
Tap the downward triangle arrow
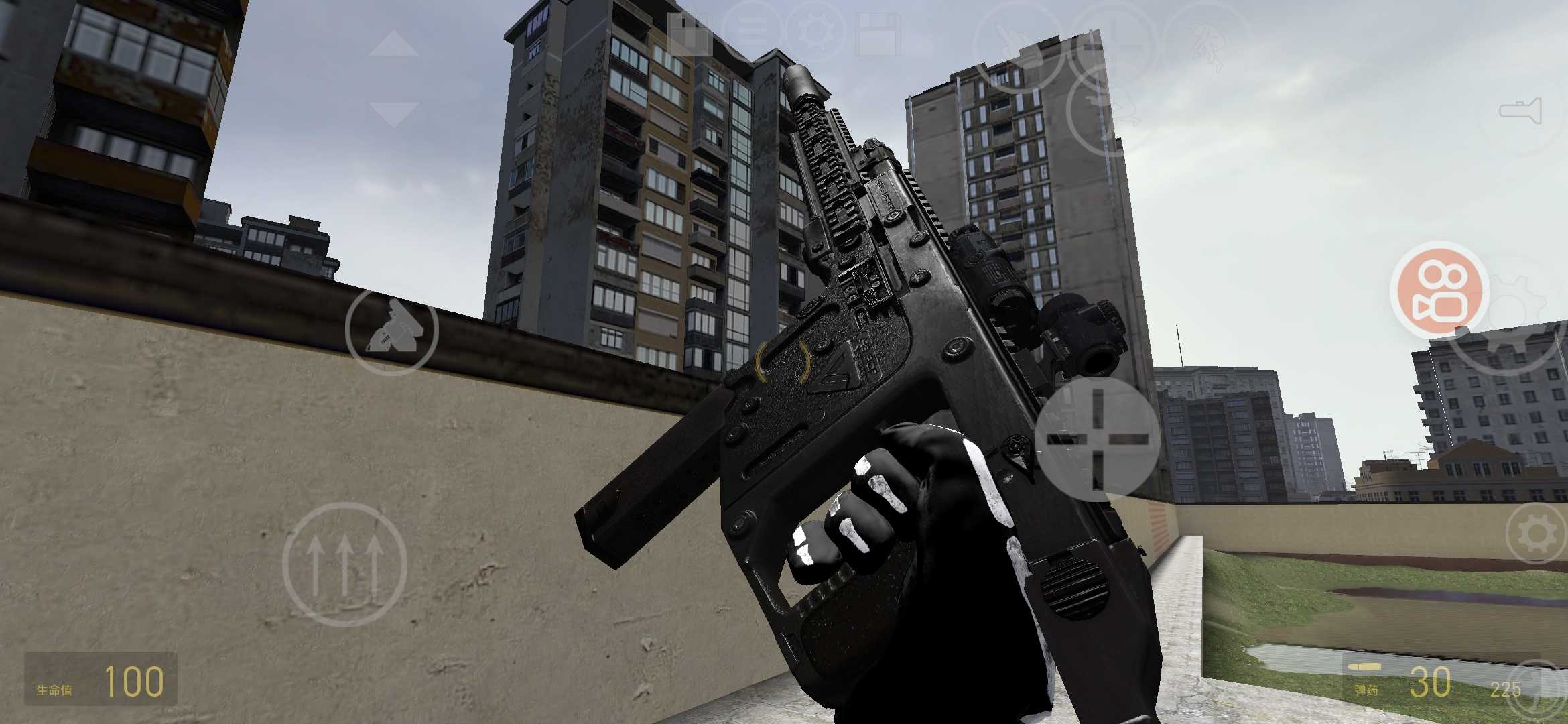393,113
